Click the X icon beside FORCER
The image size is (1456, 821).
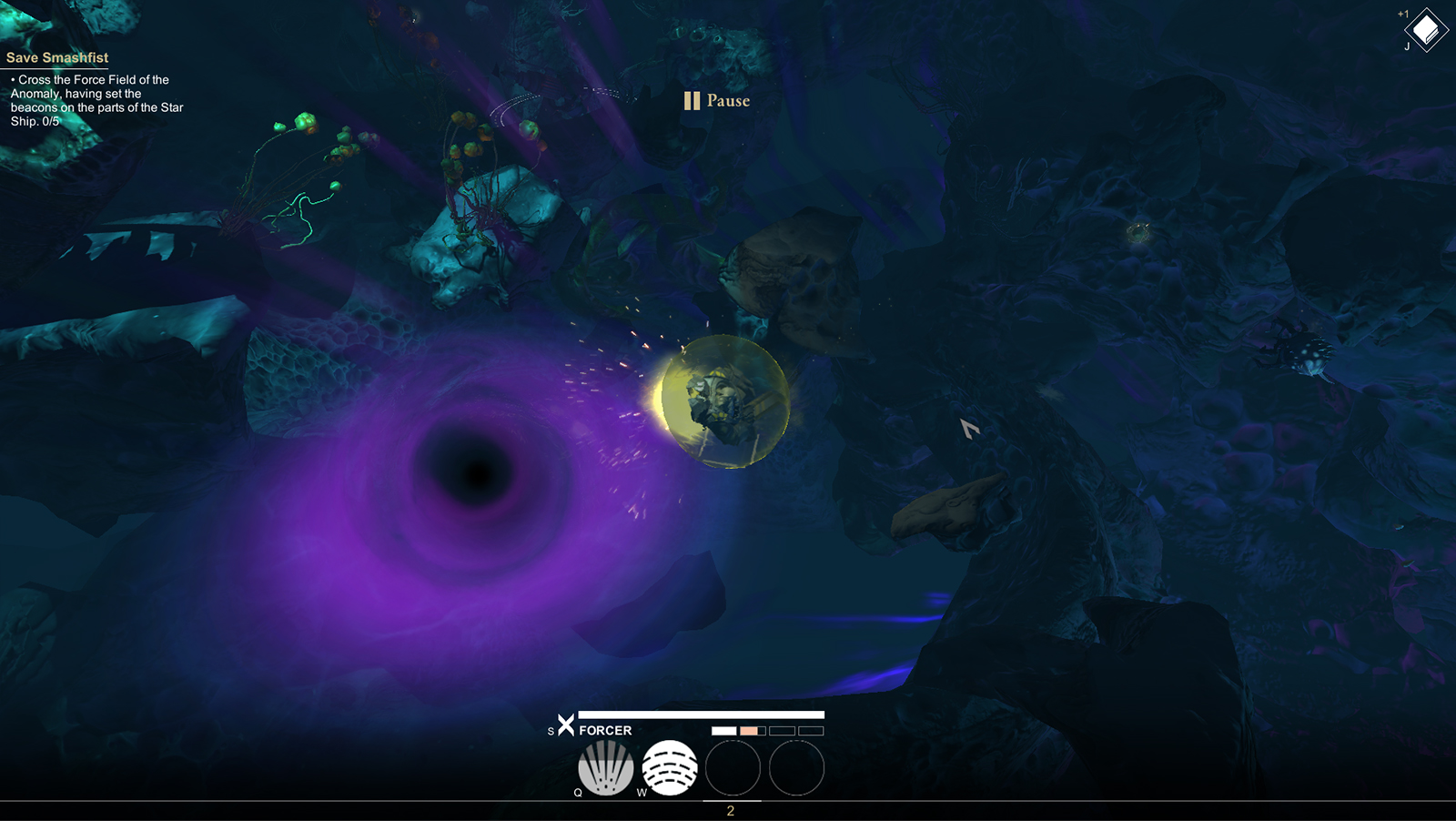pyautogui.click(x=566, y=727)
